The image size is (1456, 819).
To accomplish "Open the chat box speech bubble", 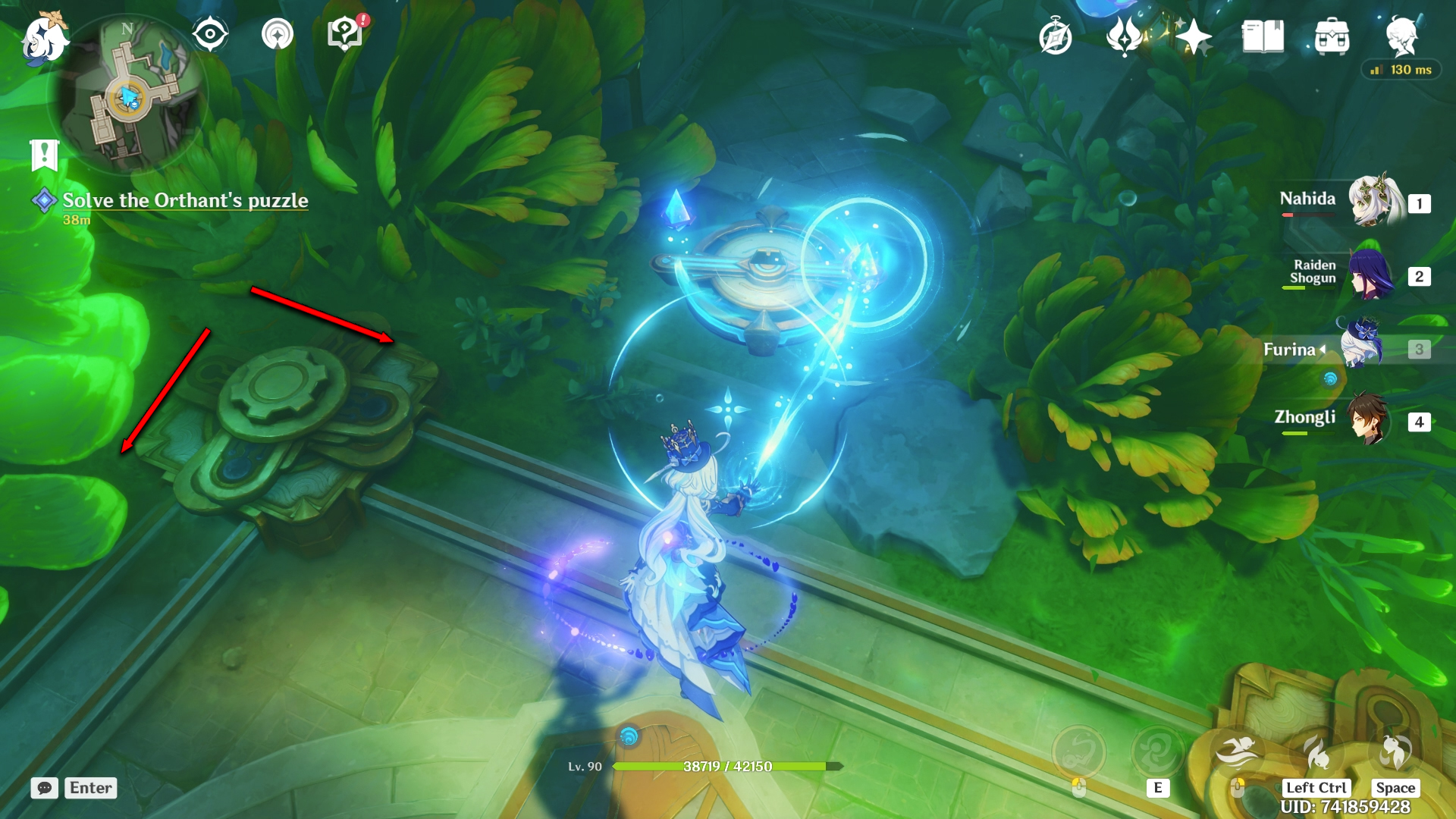I will 45,788.
